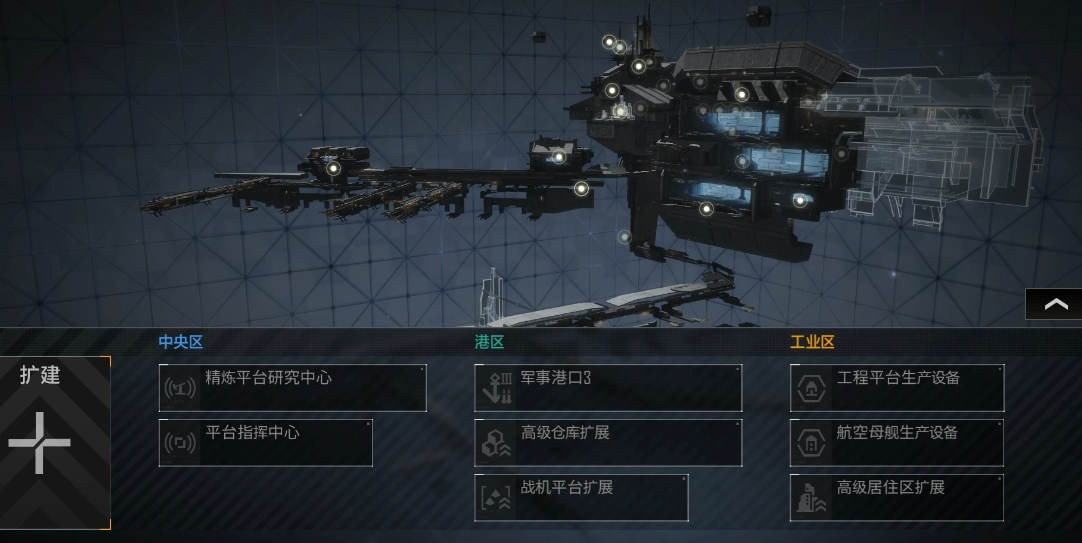This screenshot has width=1082, height=543.
Task: Open 航空母舰生产设备 entry
Action: pyautogui.click(x=897, y=443)
